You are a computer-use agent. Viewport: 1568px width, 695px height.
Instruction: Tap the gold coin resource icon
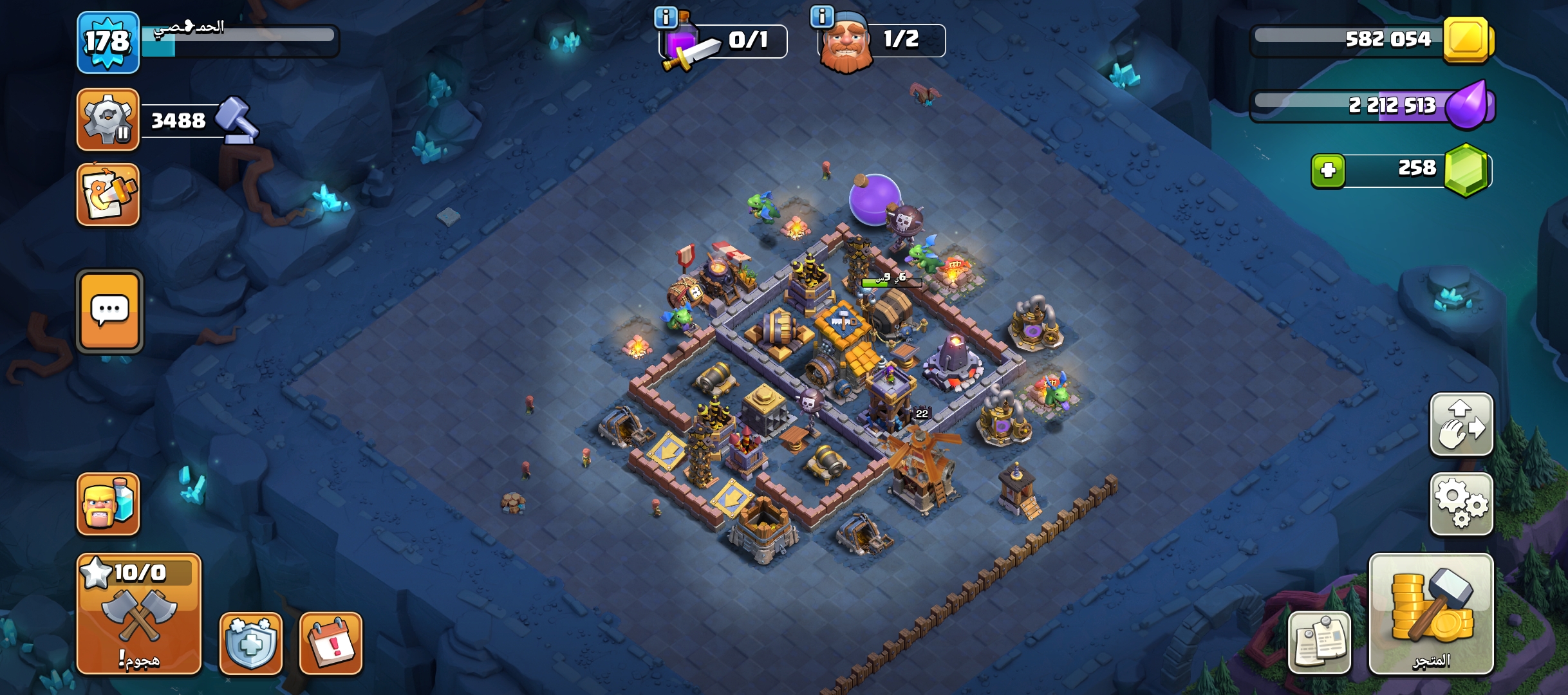tap(1466, 40)
